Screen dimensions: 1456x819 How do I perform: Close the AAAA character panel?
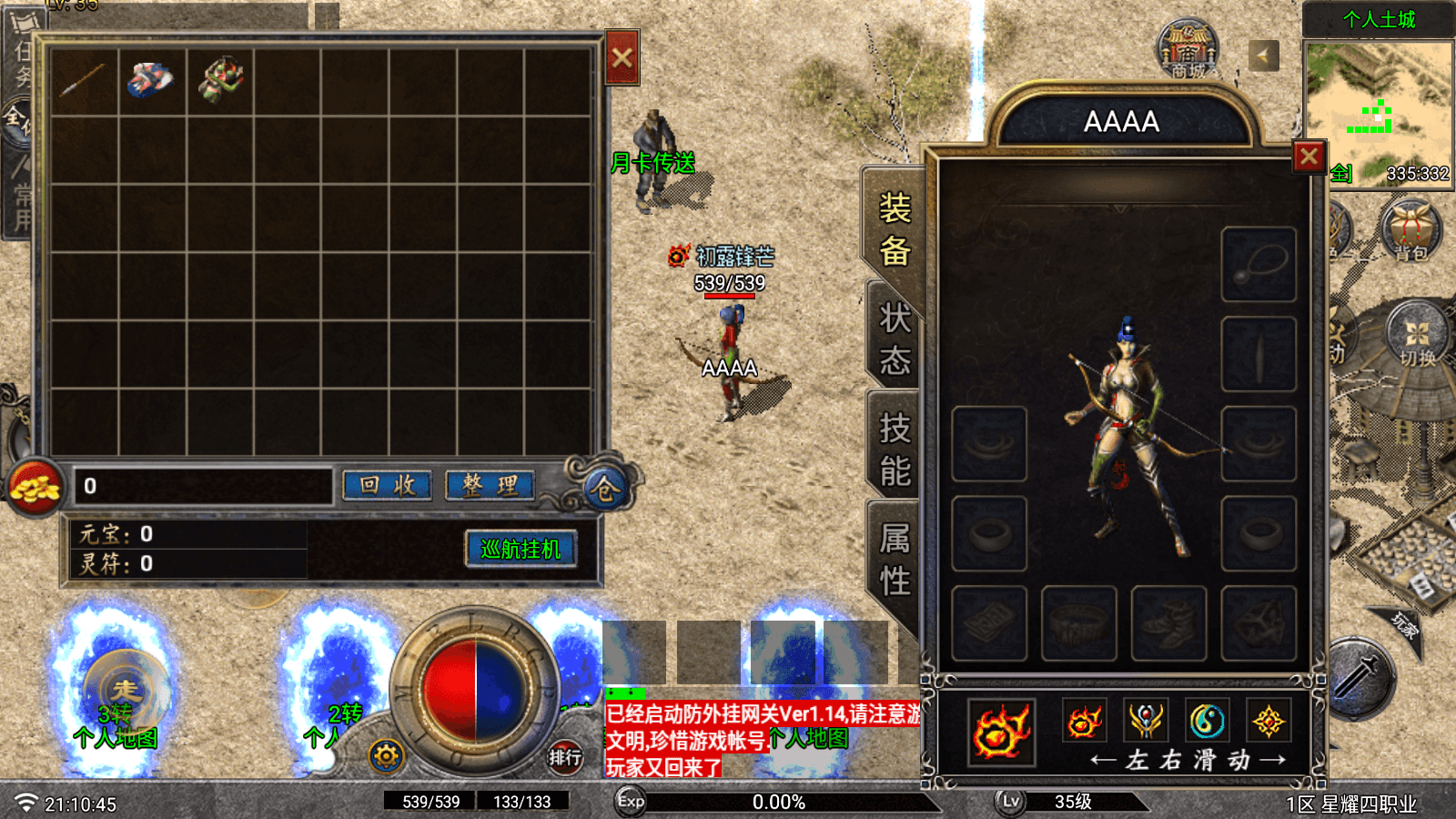coord(1309,157)
